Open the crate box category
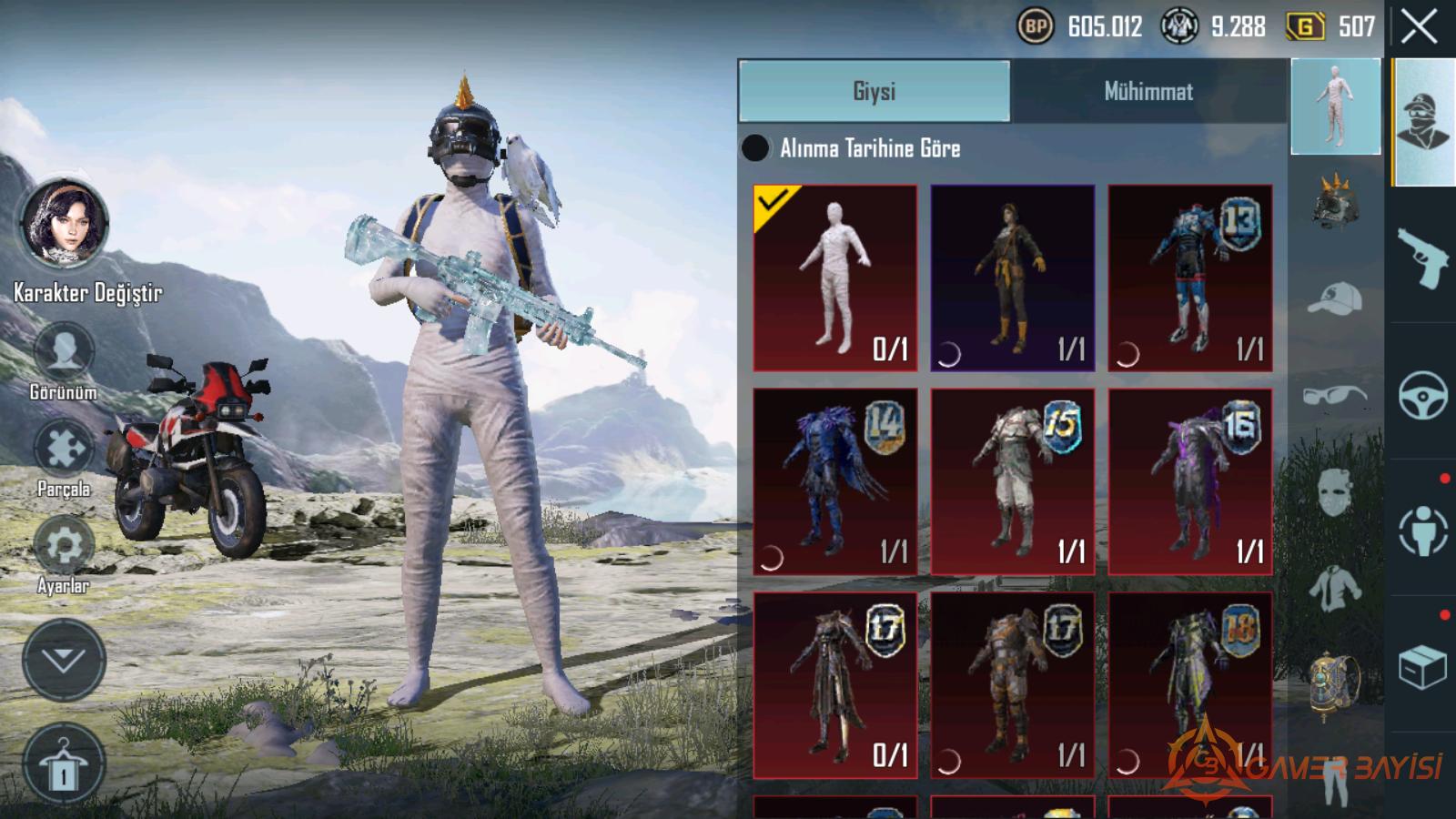 coord(1422,667)
